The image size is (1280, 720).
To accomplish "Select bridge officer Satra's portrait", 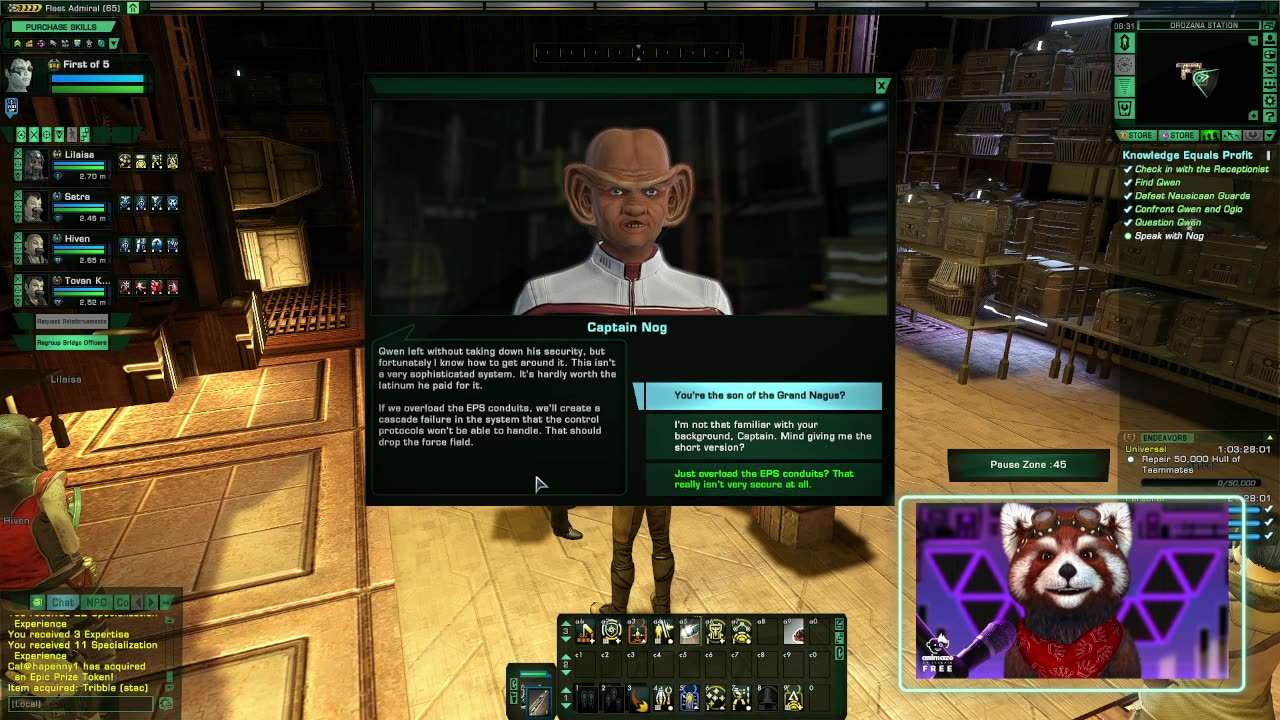I will [34, 206].
